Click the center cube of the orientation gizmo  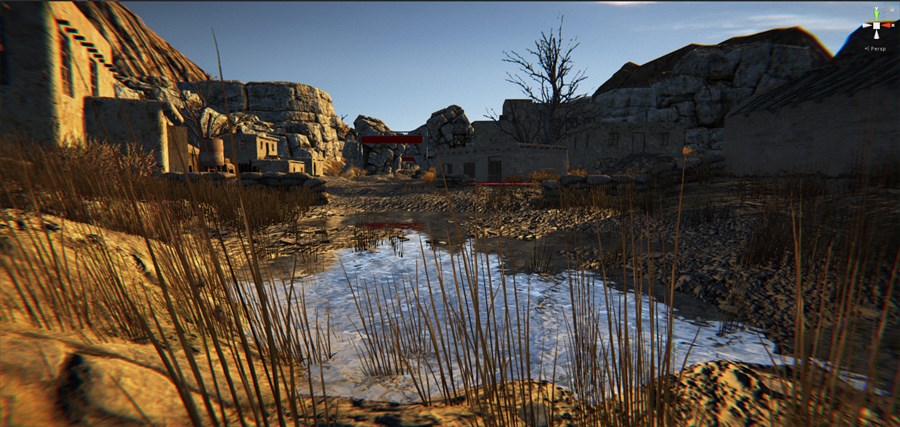877,23
